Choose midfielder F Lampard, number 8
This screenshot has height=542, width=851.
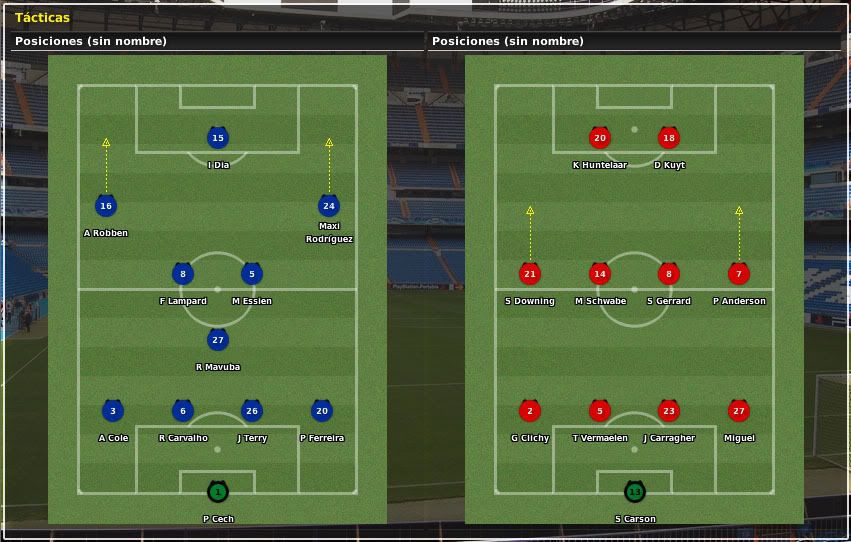(182, 274)
